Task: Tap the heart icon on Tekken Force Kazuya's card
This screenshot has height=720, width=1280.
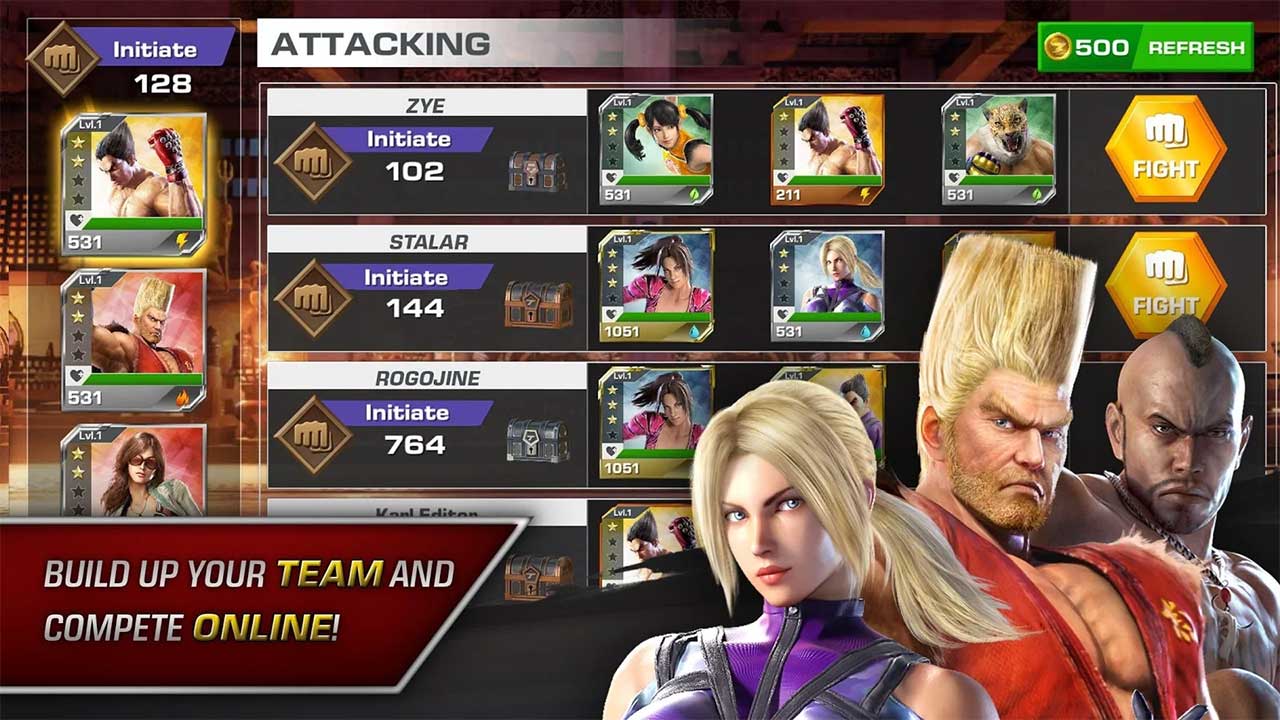Action: coord(784,176)
